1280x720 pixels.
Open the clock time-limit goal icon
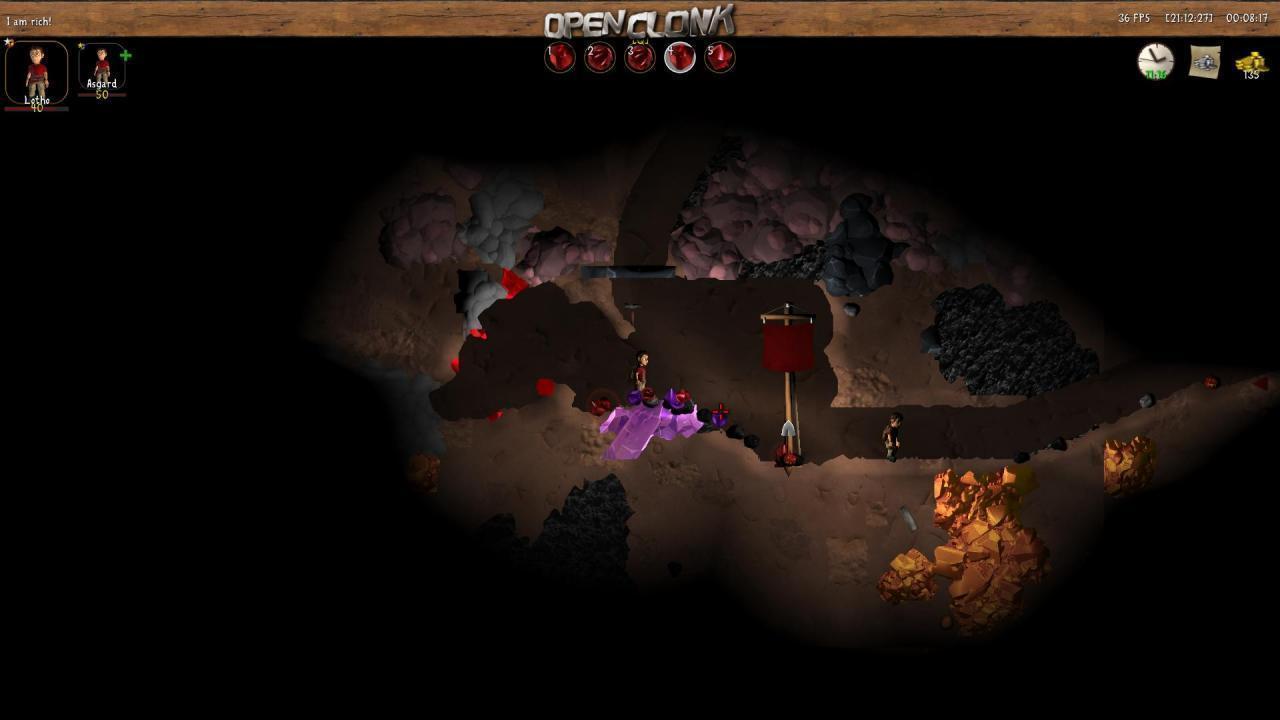[x=1156, y=61]
